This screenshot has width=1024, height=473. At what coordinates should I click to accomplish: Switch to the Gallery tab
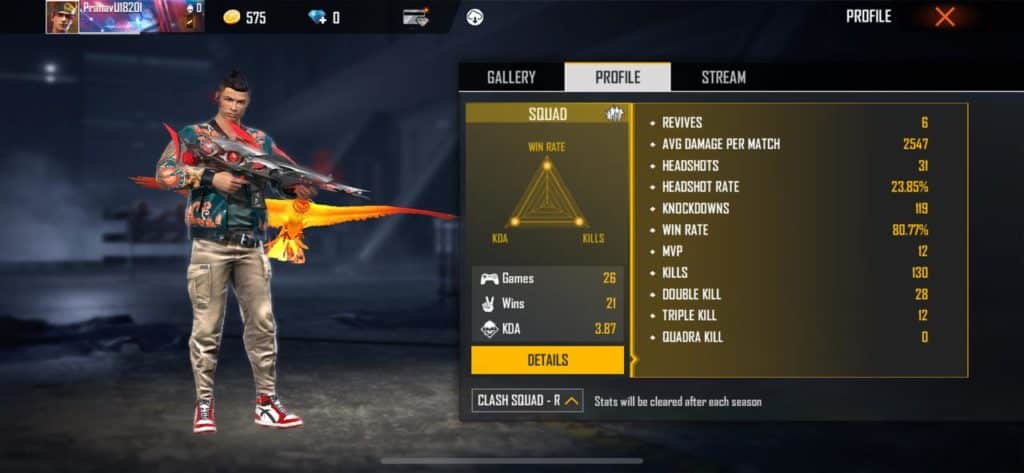point(511,77)
